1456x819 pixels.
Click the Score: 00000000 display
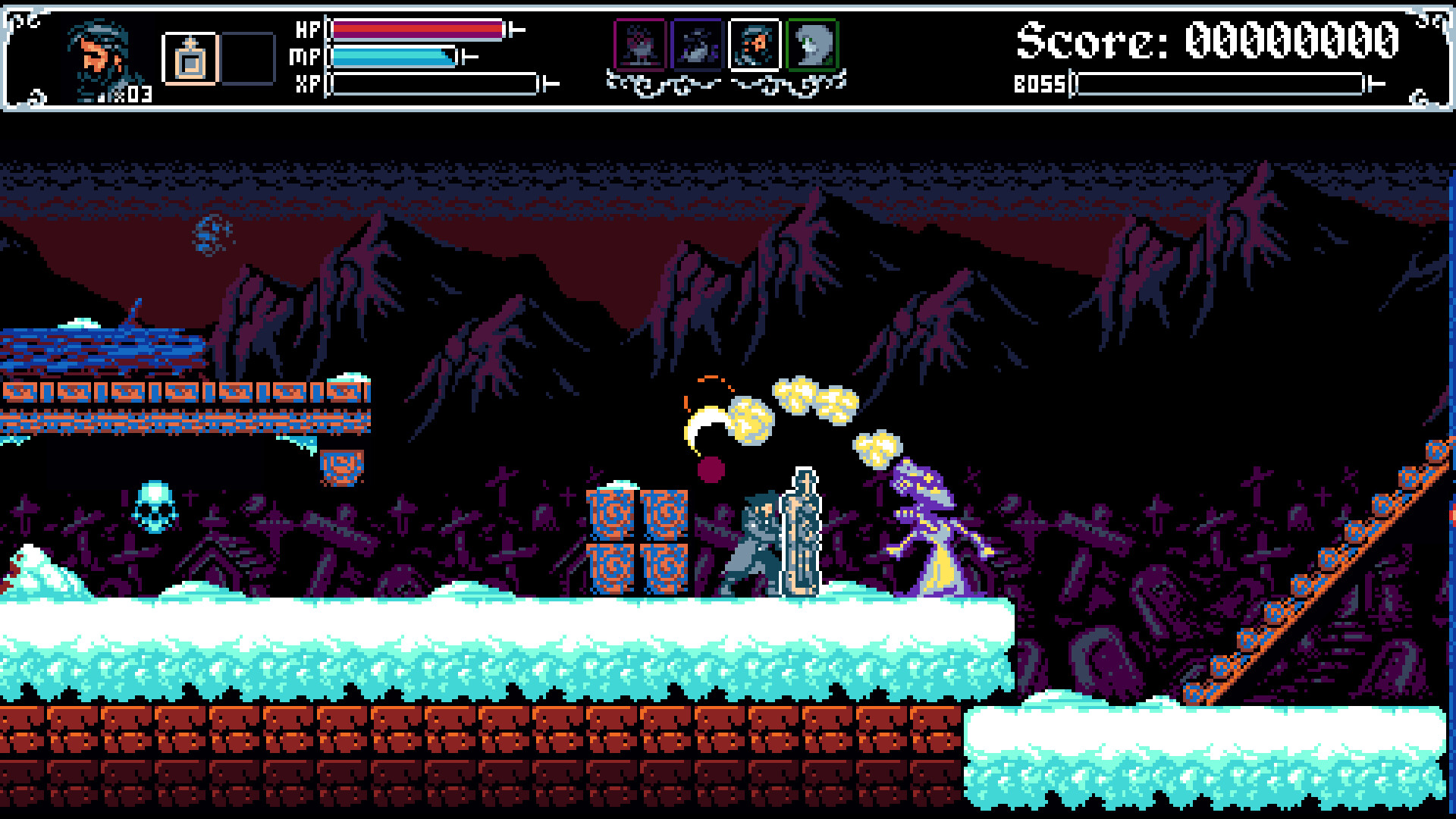1206,38
